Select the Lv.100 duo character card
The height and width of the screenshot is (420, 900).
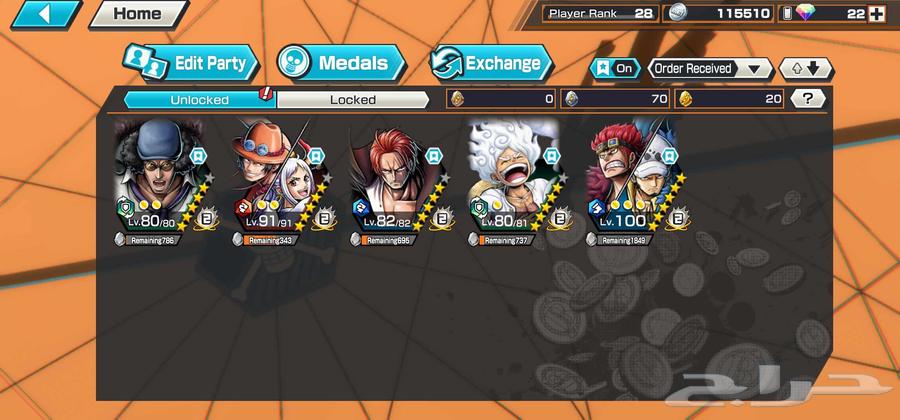click(x=632, y=178)
